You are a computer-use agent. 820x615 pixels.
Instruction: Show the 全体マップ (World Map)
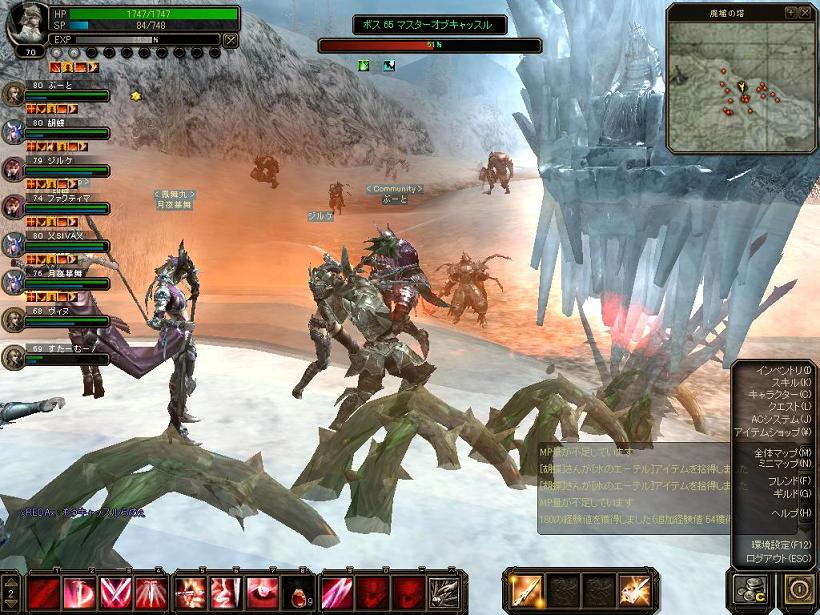point(782,453)
